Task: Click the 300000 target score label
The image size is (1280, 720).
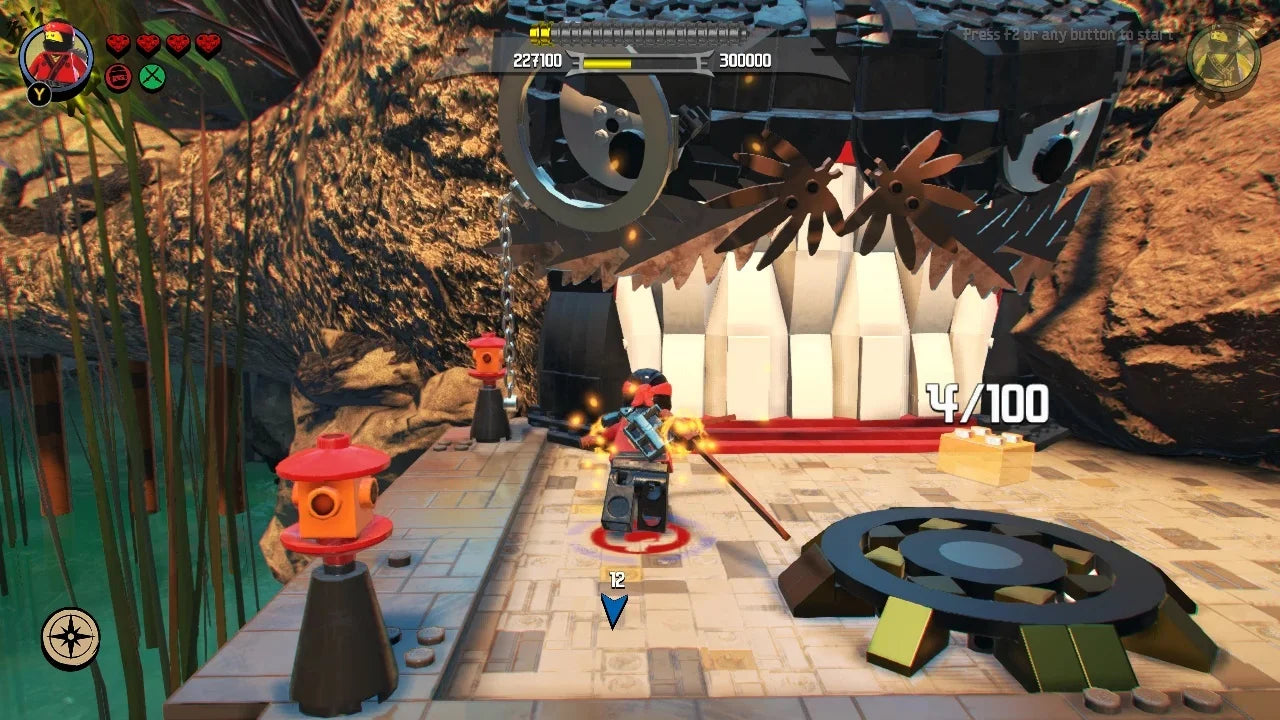Action: coord(745,60)
